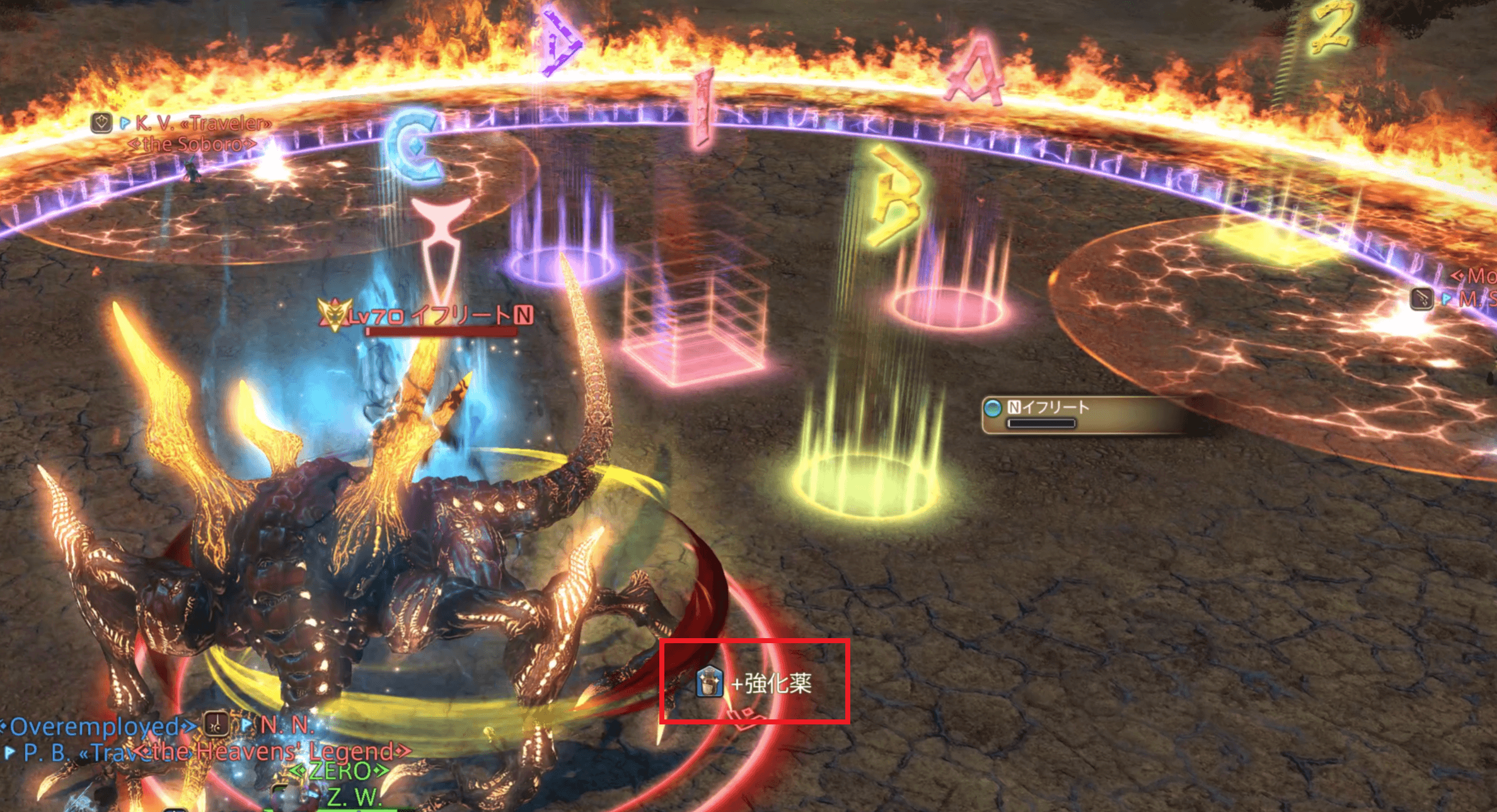Viewport: 1497px width, 812px height.
Task: Choose the Z. W. player nameplate
Action: pos(353,798)
